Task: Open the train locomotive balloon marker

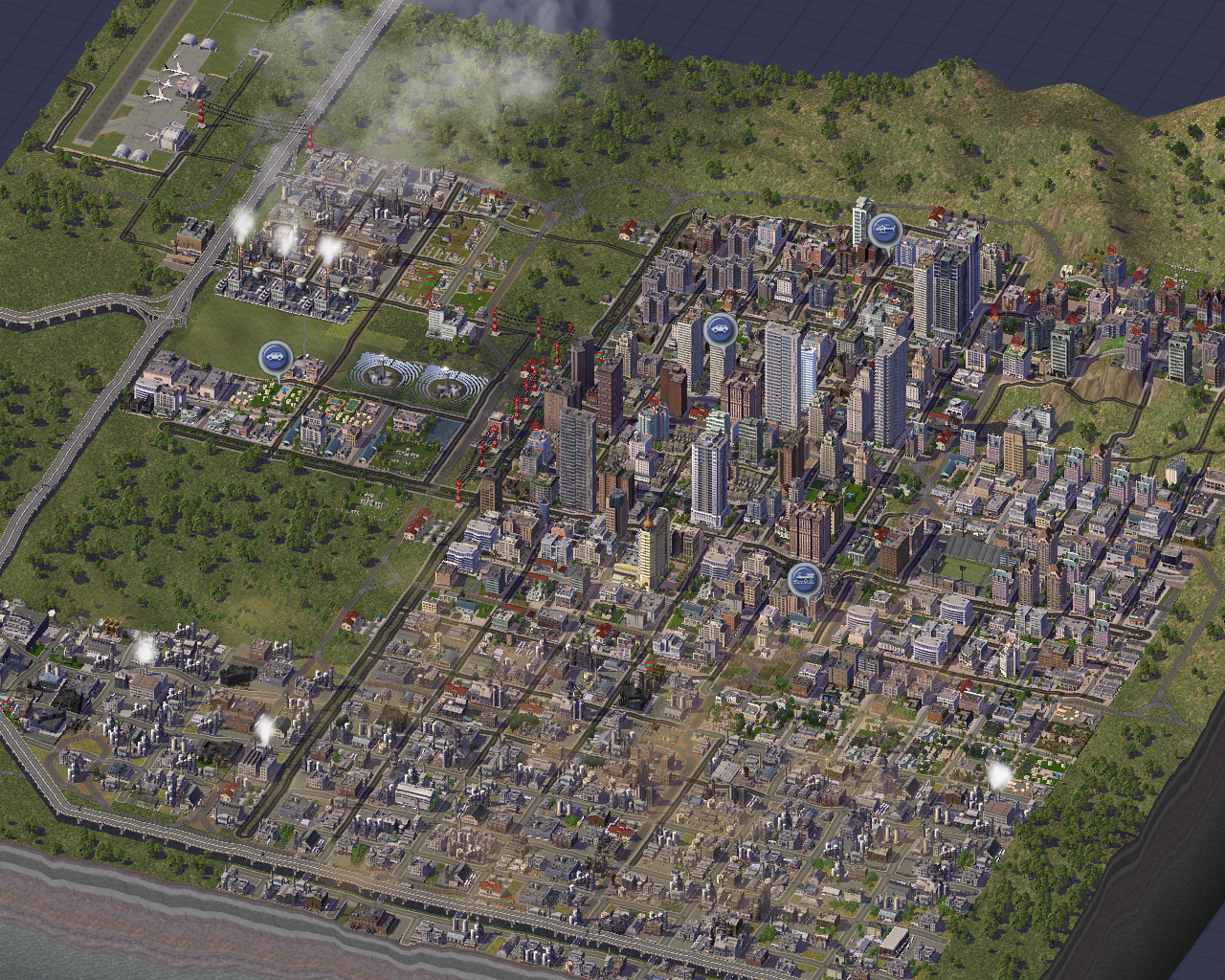Action: pyautogui.click(x=804, y=579)
